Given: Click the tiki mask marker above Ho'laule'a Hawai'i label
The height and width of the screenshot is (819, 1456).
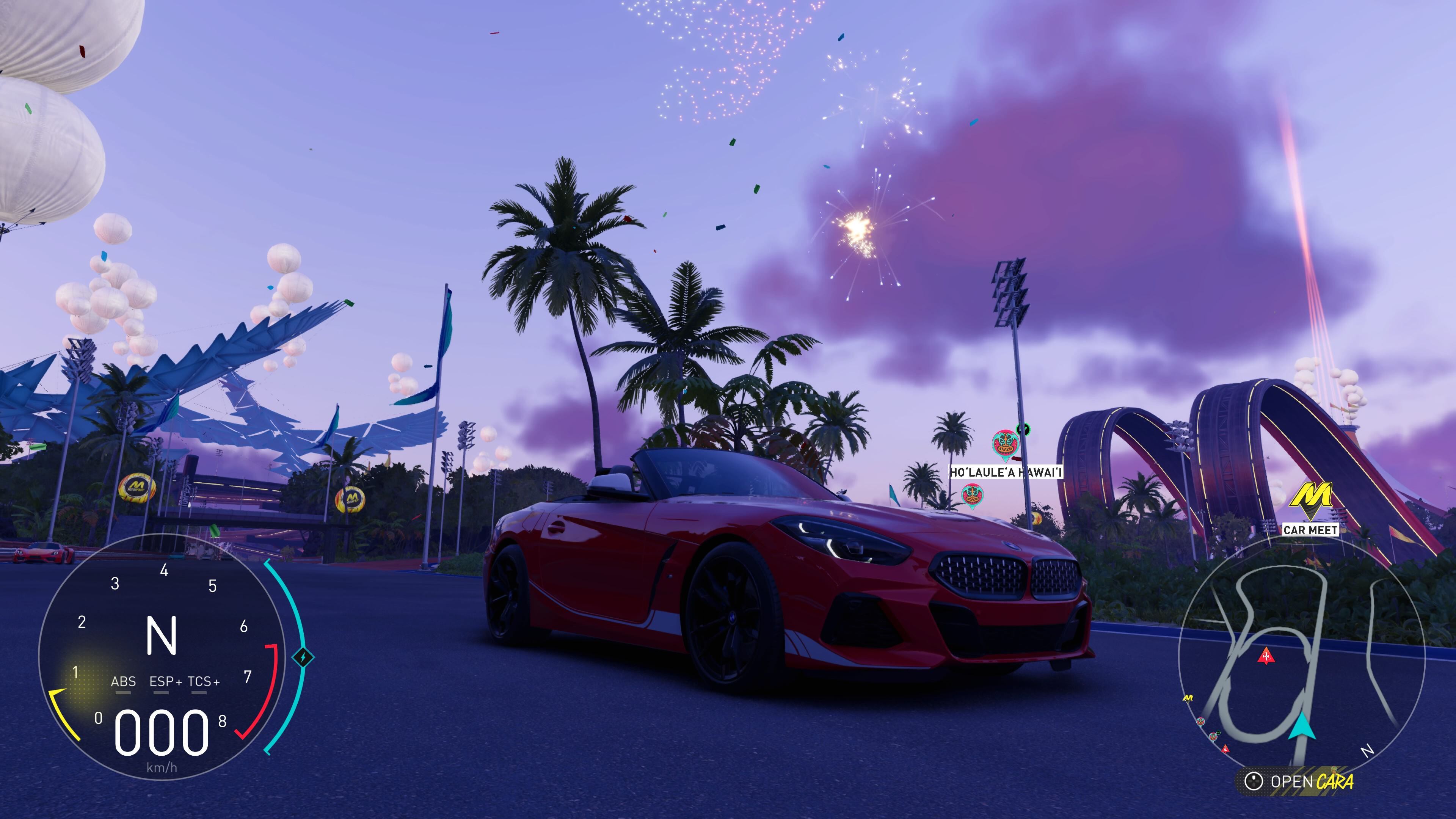Looking at the screenshot, I should tap(1004, 444).
